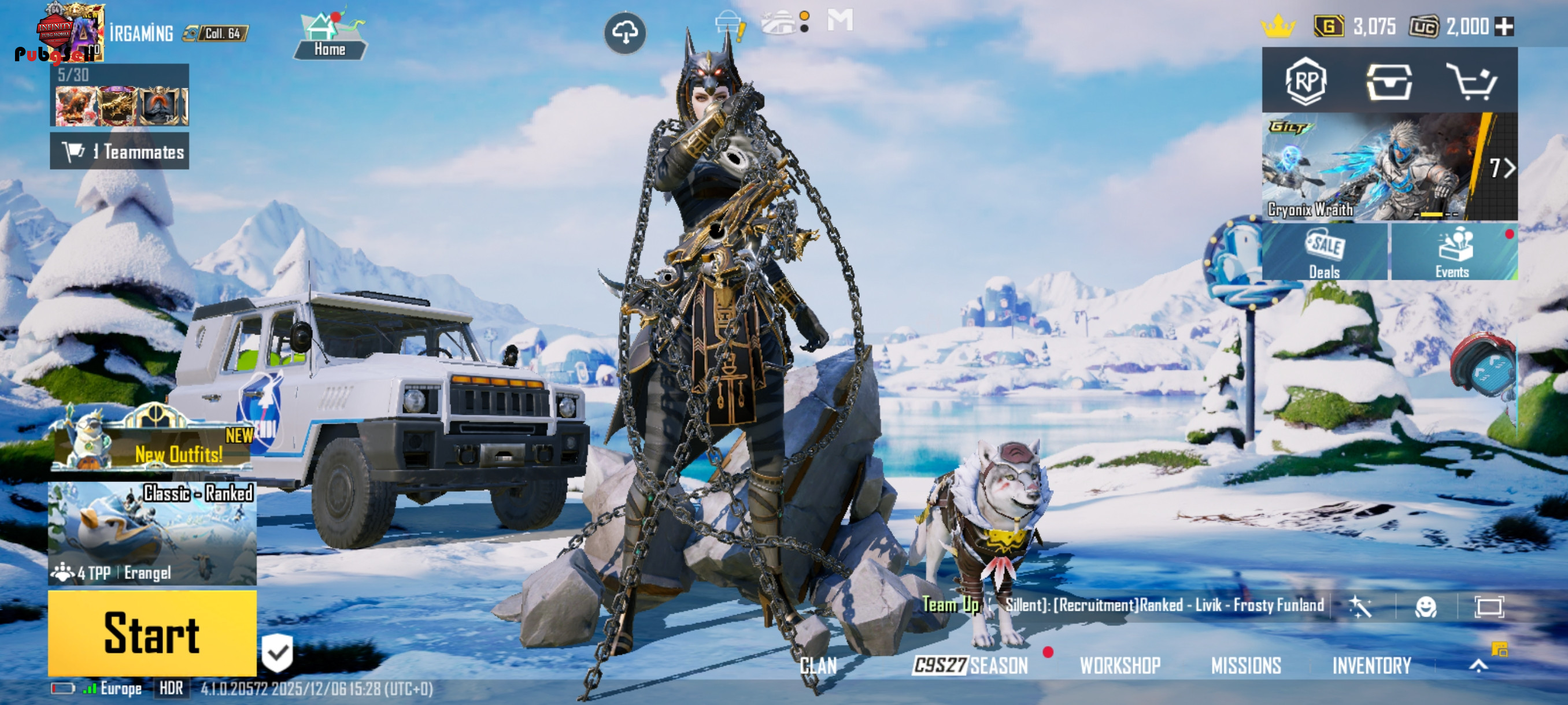The image size is (1568, 705).
Task: Open the cloud download icon
Action: [625, 33]
